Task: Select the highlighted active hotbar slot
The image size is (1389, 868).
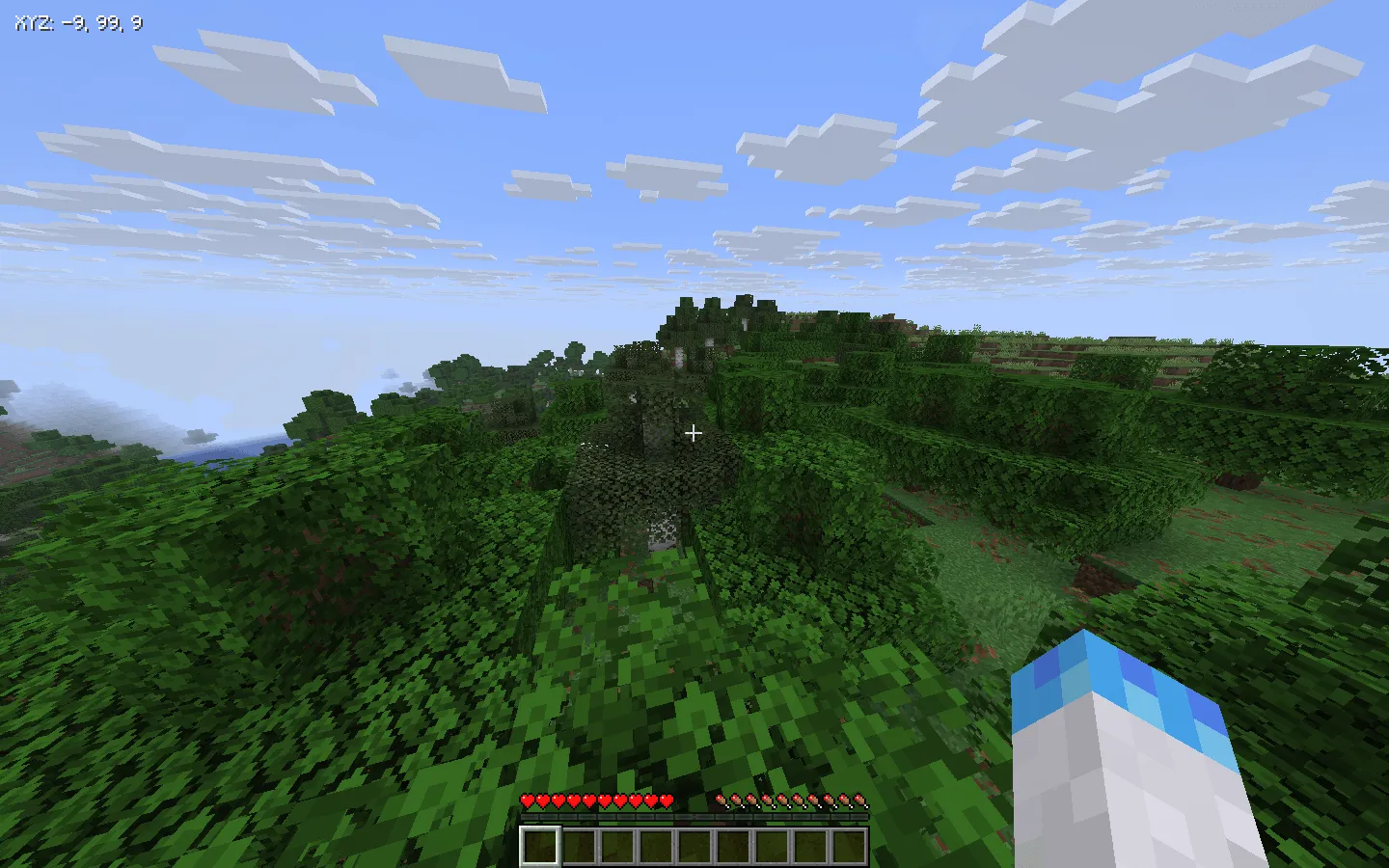Action: tap(540, 844)
